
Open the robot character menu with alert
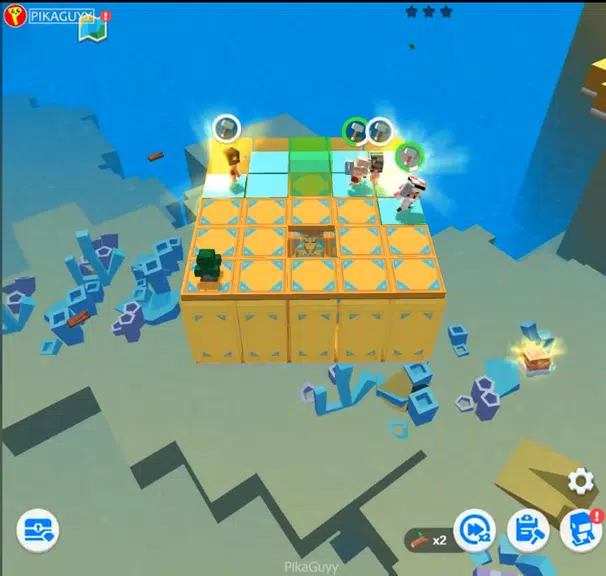tap(580, 530)
